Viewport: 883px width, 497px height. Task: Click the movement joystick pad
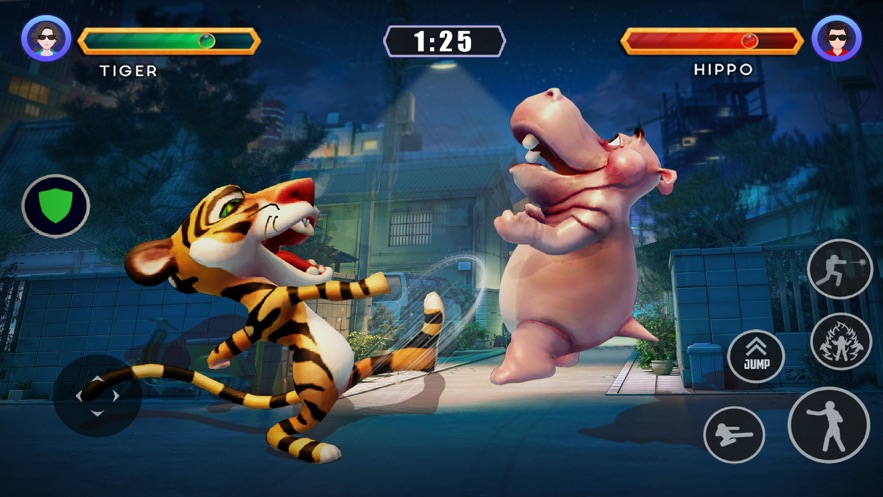click(x=97, y=396)
